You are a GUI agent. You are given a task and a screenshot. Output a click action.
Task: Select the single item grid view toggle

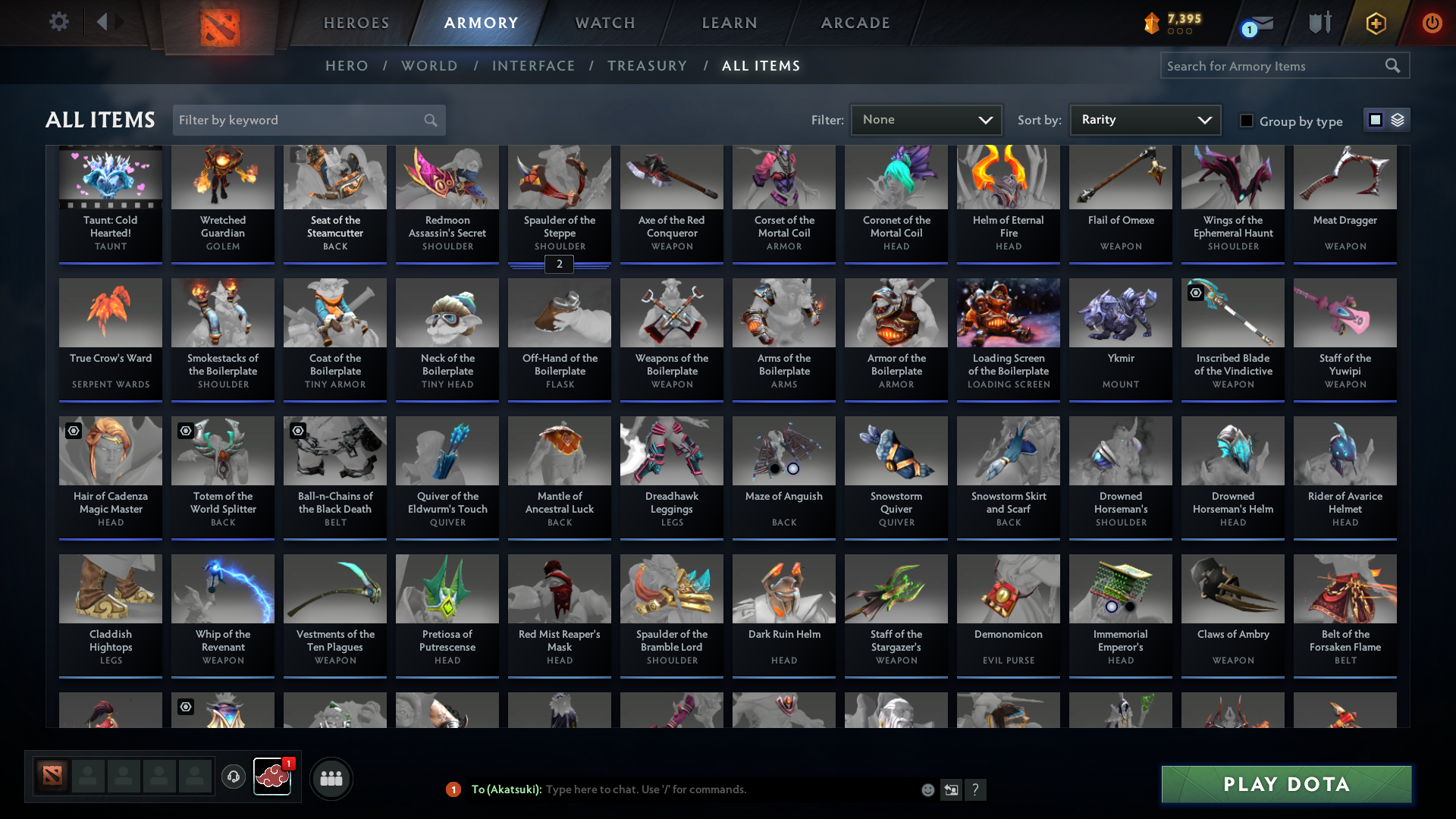coord(1376,120)
